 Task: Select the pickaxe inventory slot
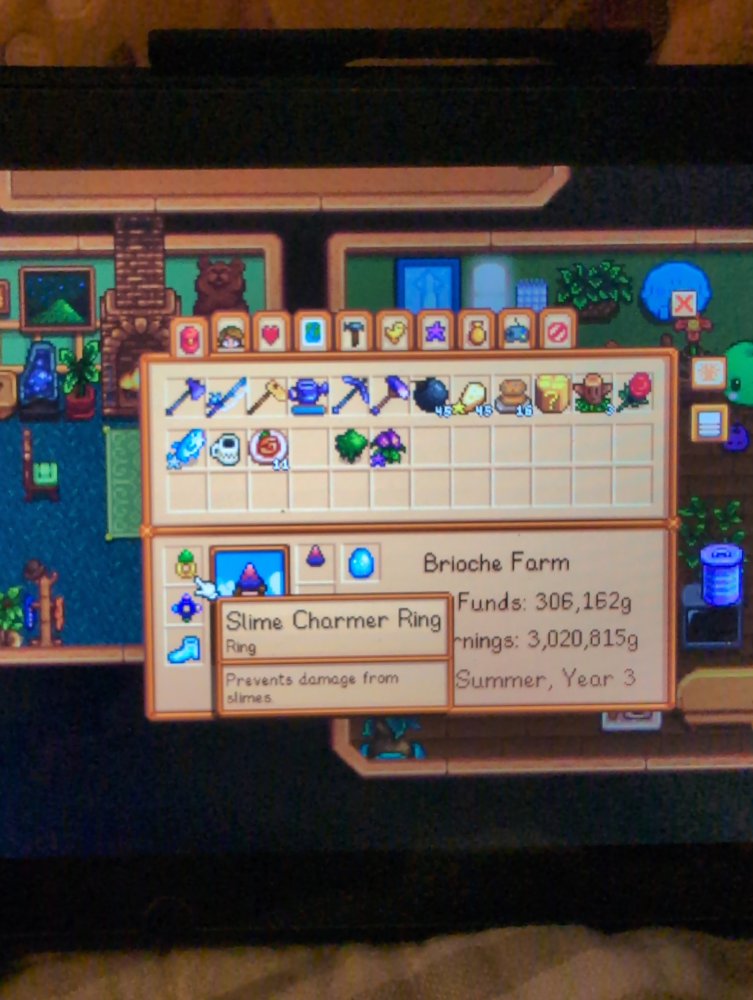pyautogui.click(x=349, y=395)
